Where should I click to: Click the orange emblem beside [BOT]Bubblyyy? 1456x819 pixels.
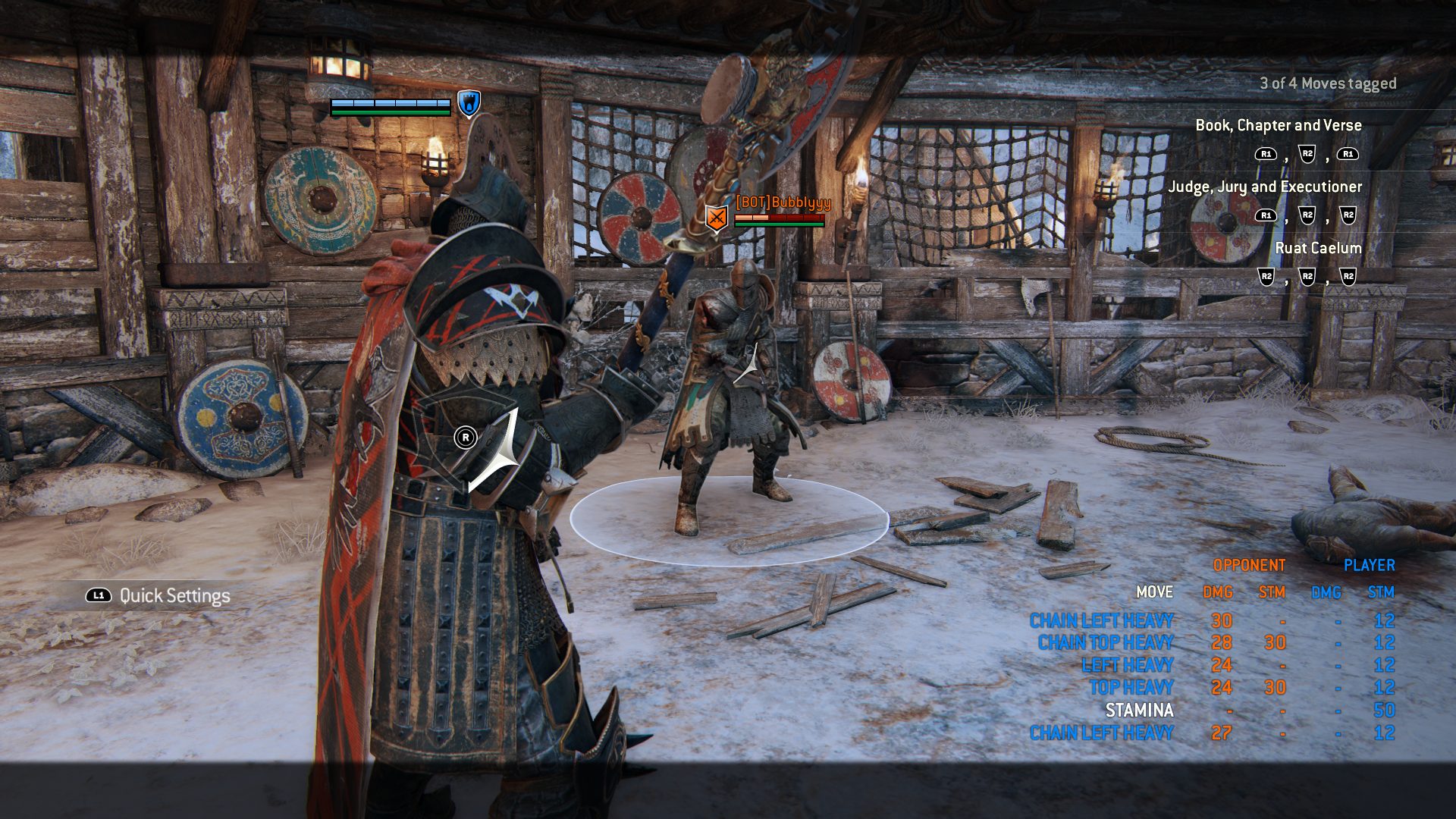716,218
